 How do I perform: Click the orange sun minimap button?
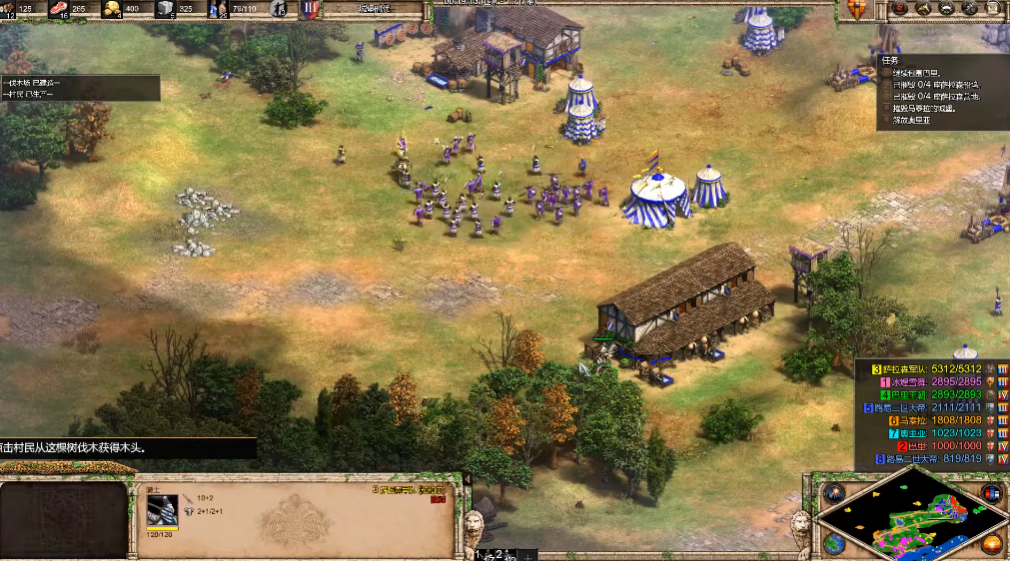[992, 544]
